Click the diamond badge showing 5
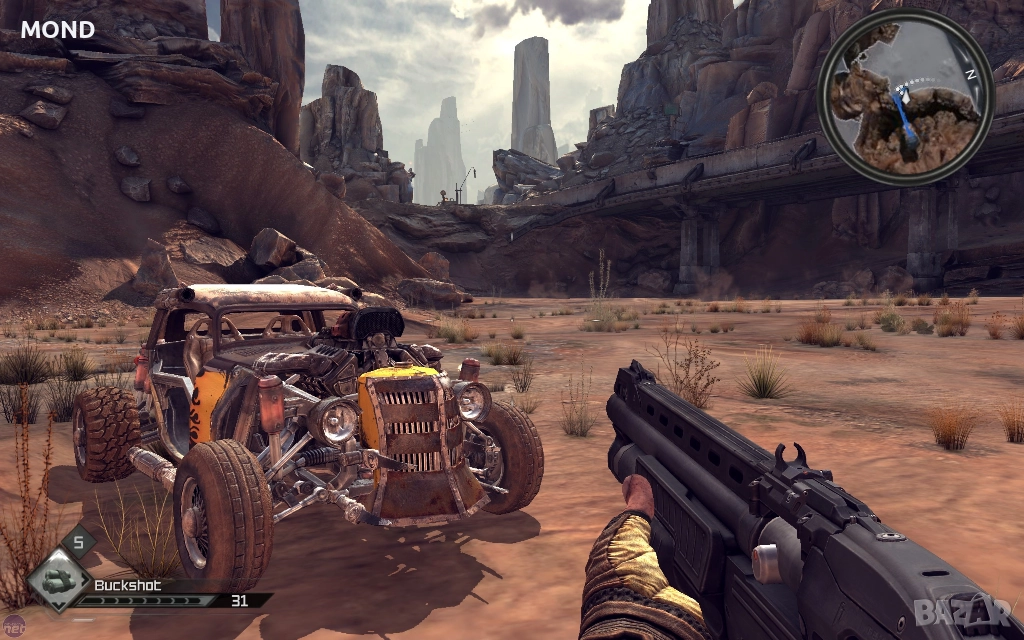The image size is (1024, 640). coord(79,543)
